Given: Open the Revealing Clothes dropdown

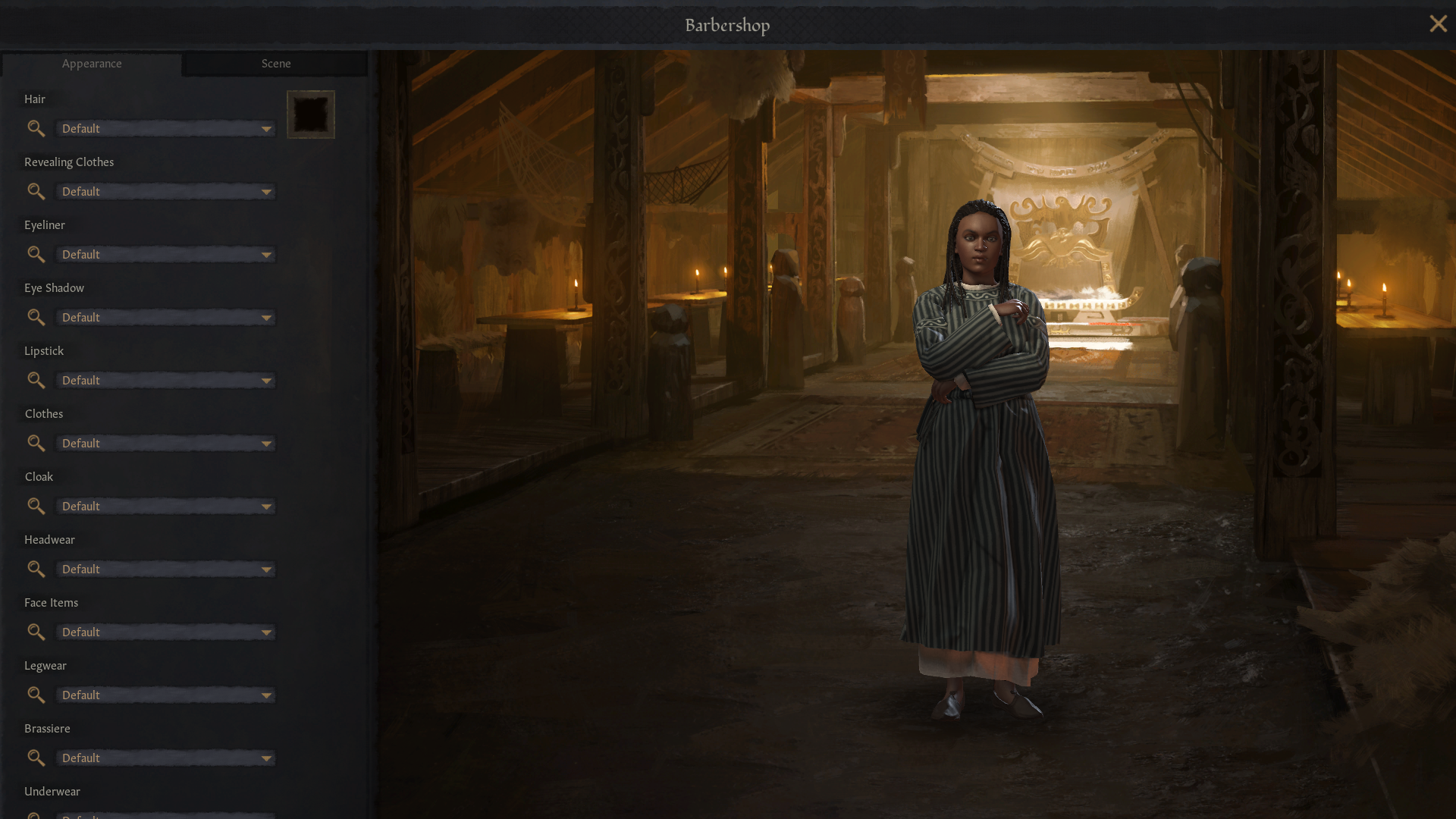Looking at the screenshot, I should pos(165,191).
